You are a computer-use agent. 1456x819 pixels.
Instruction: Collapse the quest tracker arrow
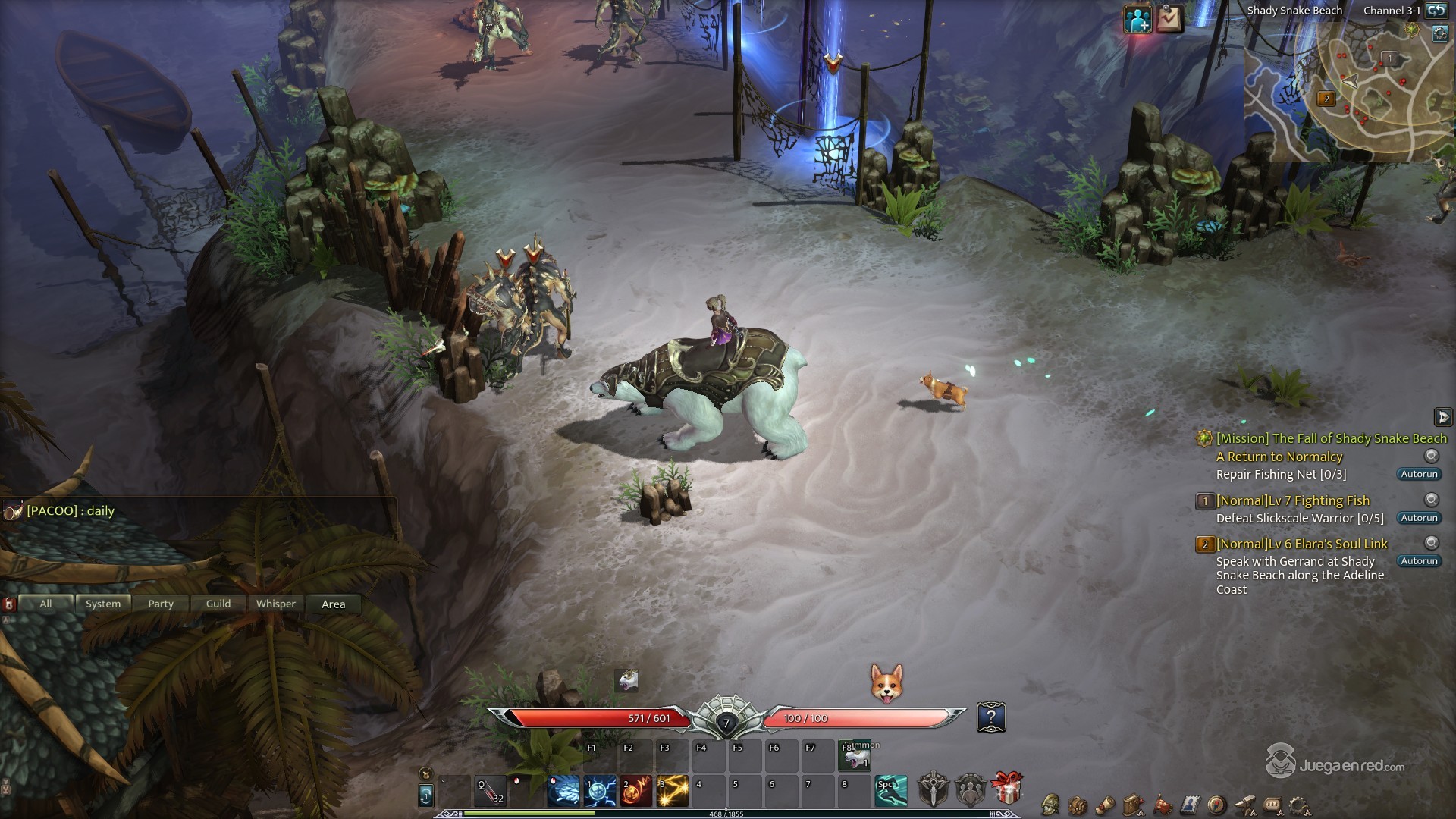[1442, 417]
